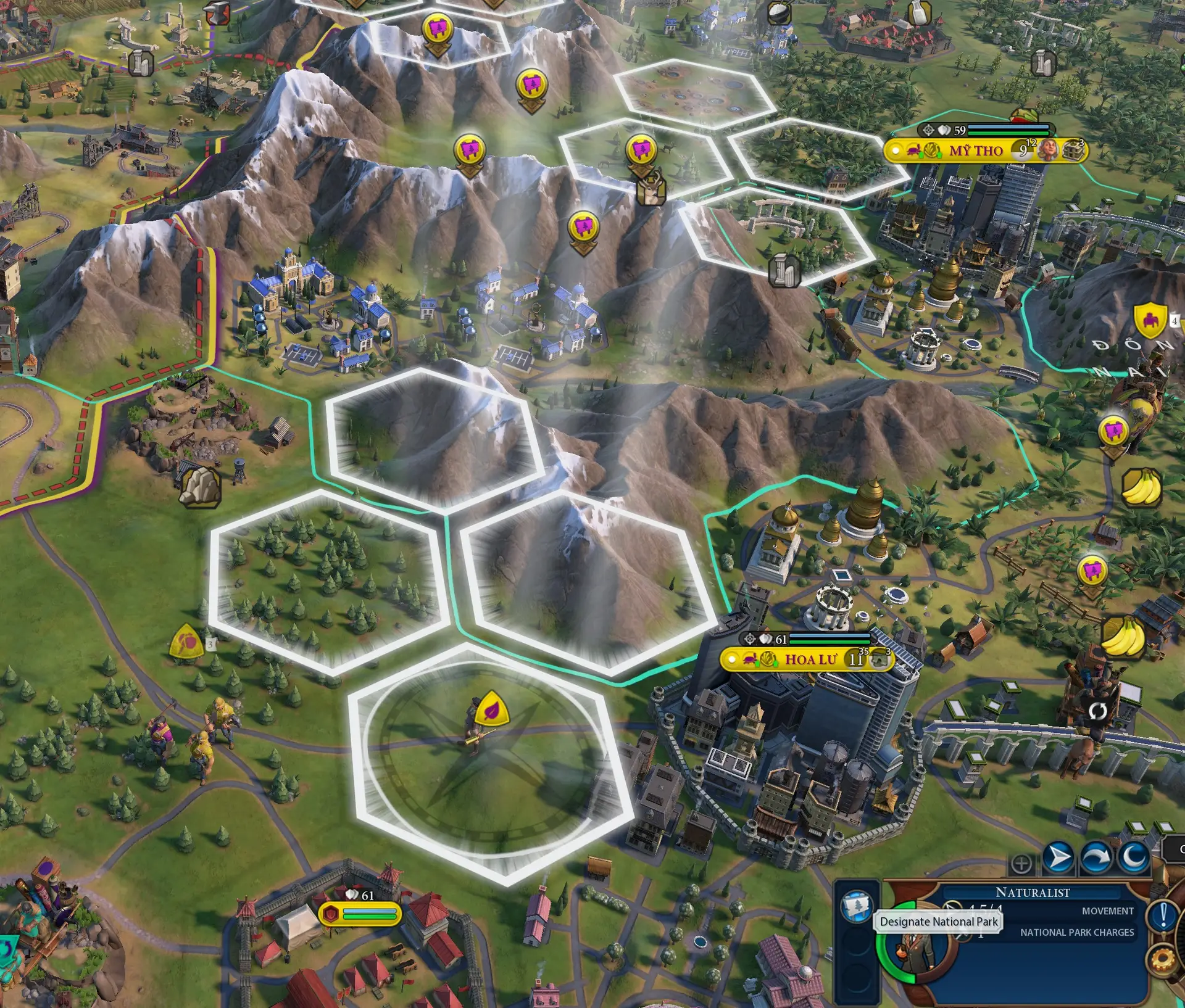Toggle the white city dot on Hoa Lư banner
This screenshot has width=1185, height=1008.
732,659
